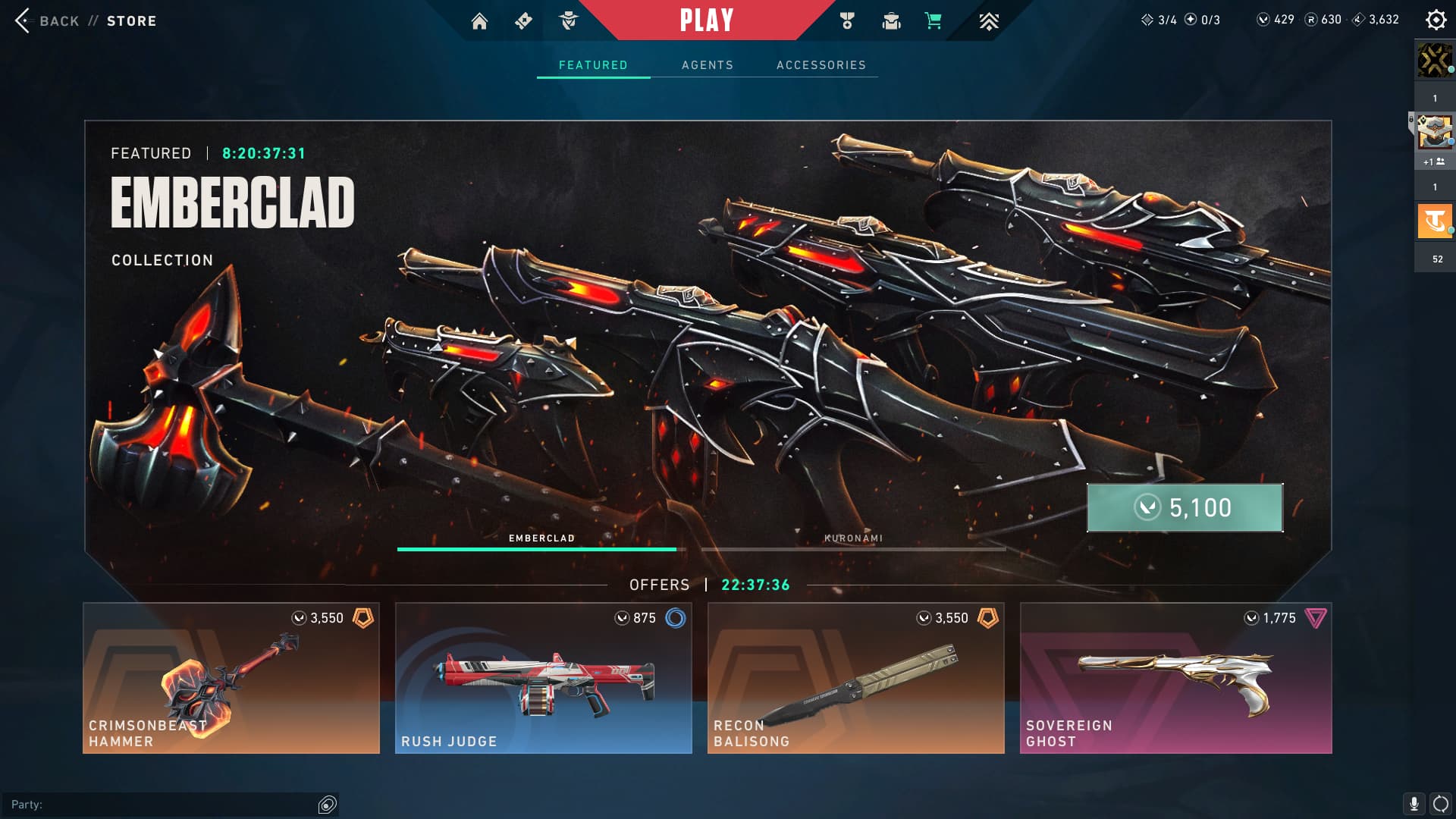This screenshot has height=819, width=1456.
Task: Choose the Sovereign Ghost offer
Action: click(x=1175, y=678)
